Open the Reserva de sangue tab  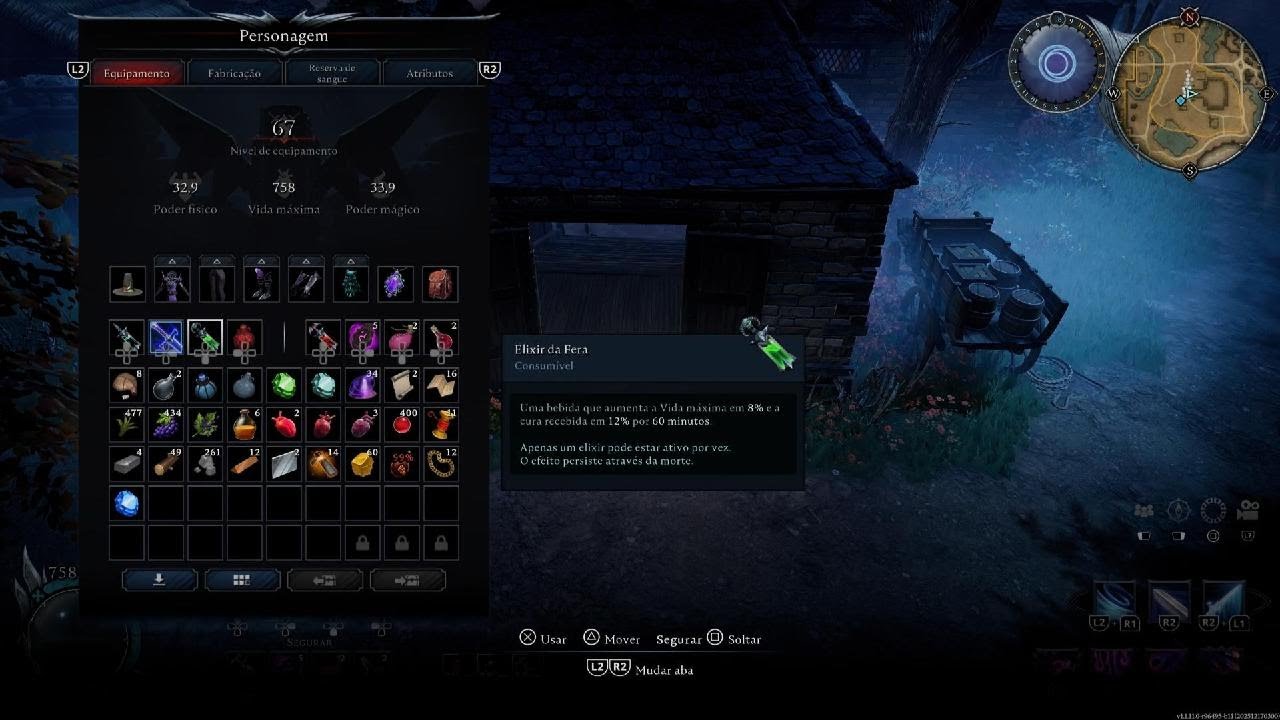(332, 73)
